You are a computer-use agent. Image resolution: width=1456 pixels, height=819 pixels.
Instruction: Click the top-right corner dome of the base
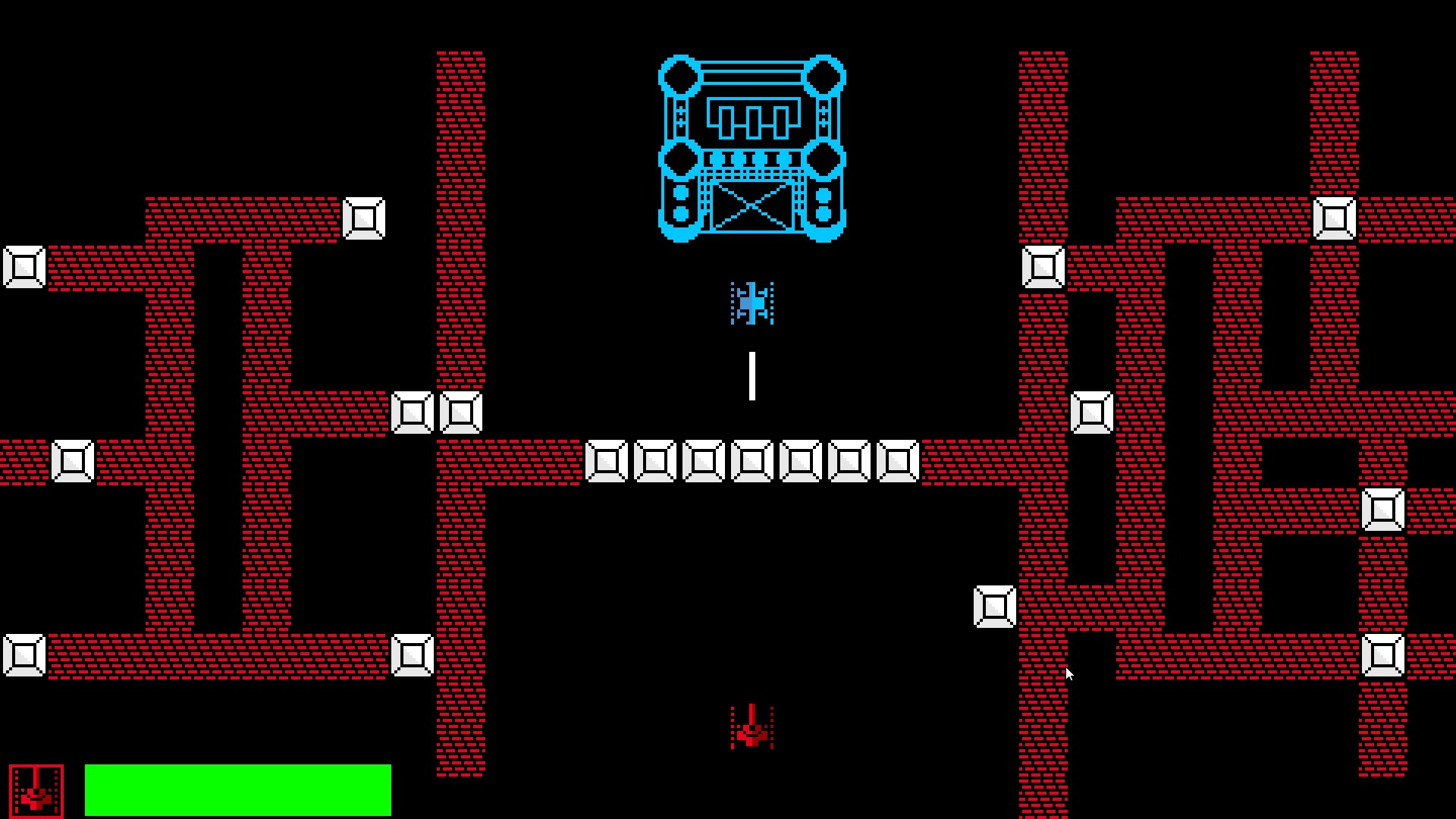[825, 76]
